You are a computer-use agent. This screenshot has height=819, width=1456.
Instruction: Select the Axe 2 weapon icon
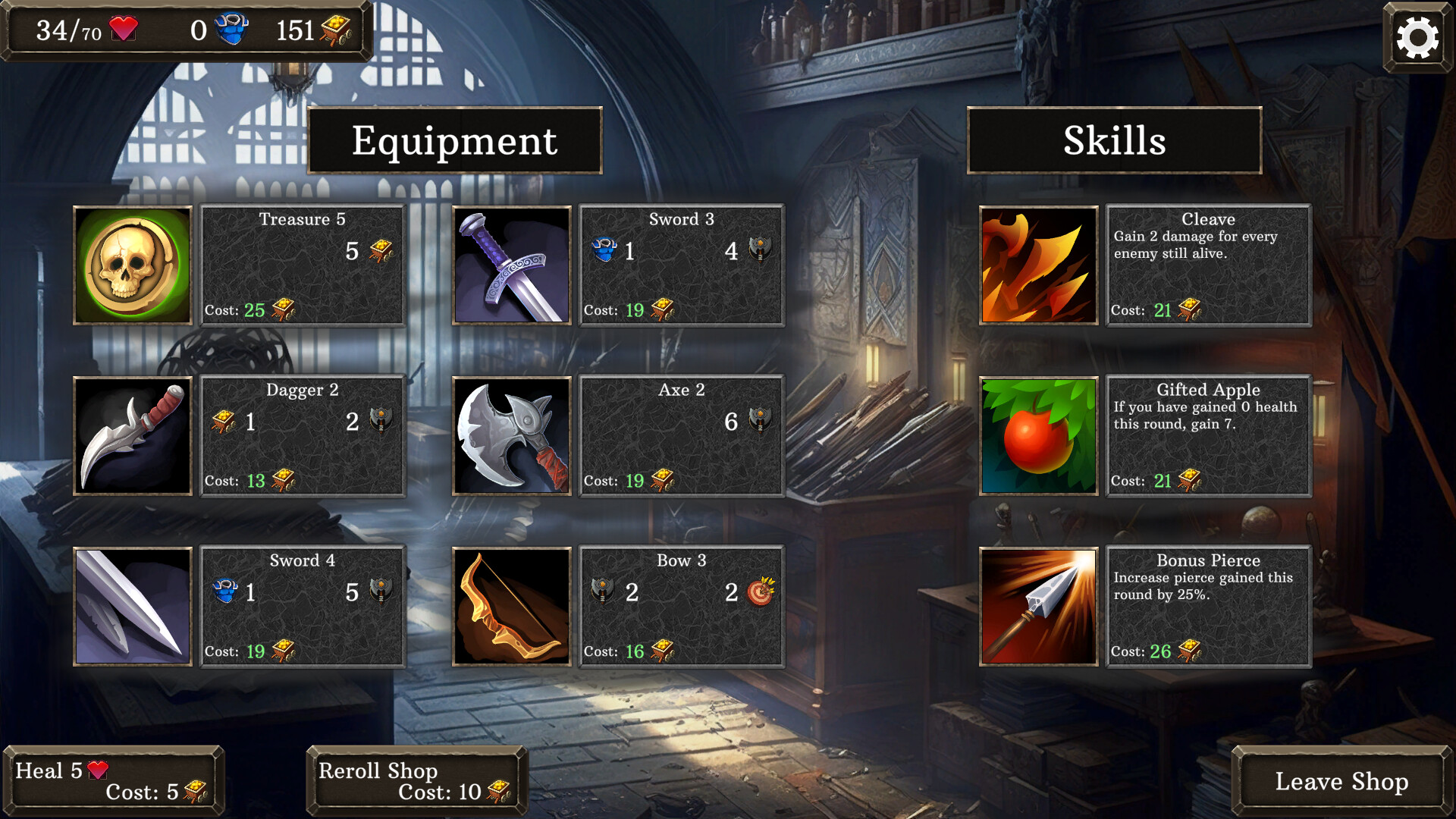pos(511,436)
